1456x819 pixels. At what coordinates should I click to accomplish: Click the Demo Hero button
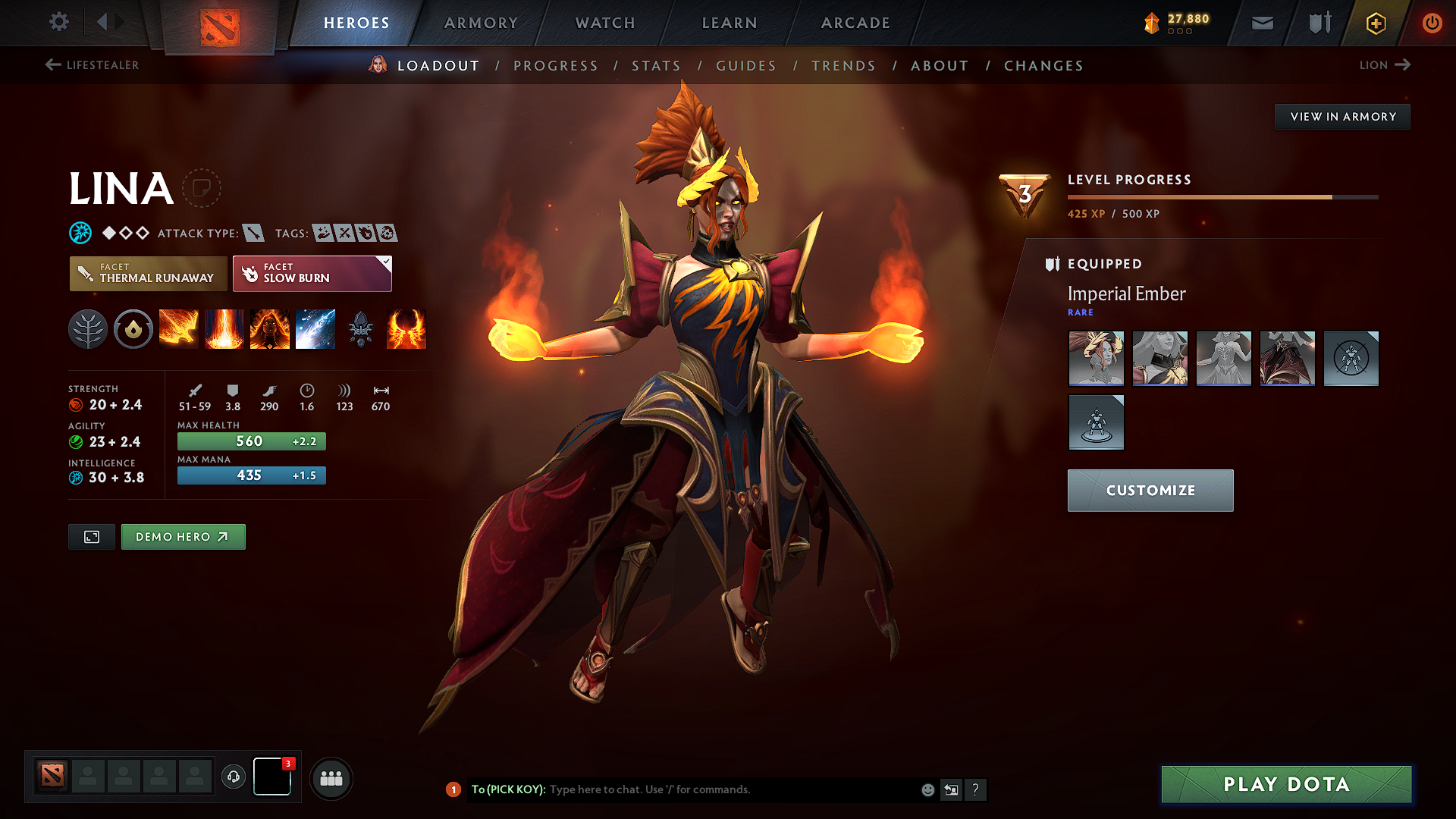(x=183, y=536)
